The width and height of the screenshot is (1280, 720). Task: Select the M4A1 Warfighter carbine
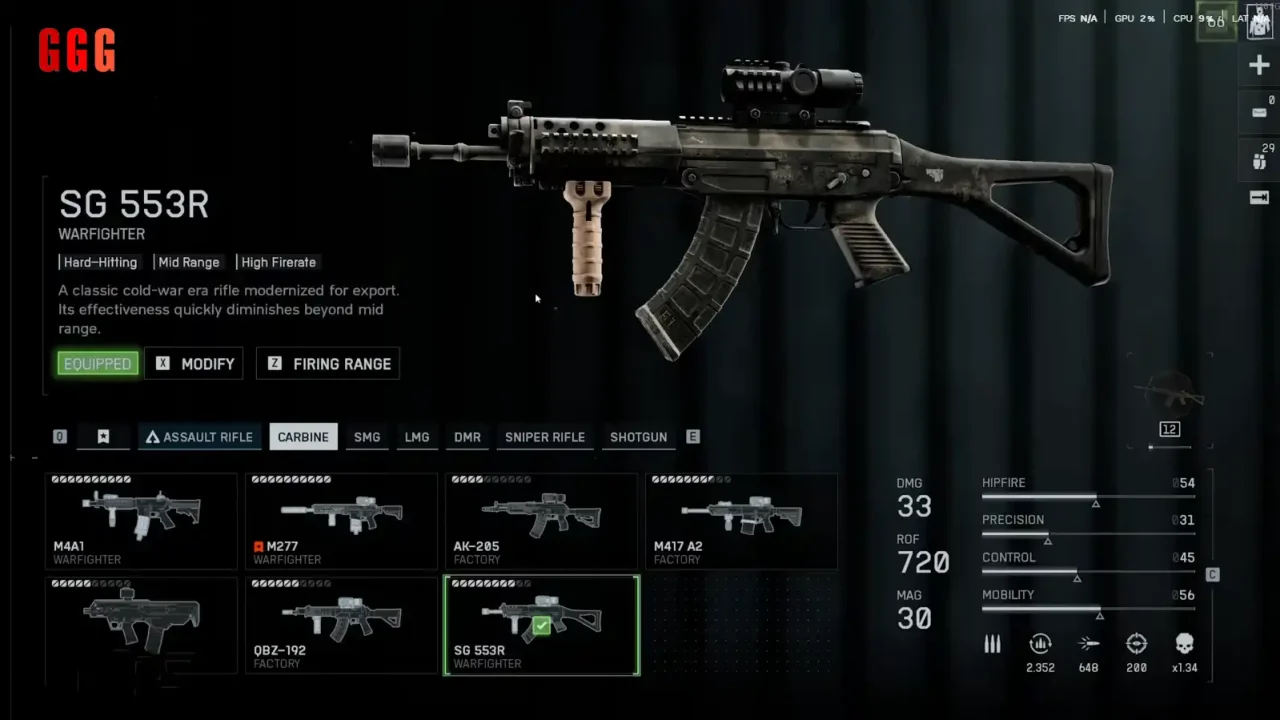pyautogui.click(x=141, y=521)
